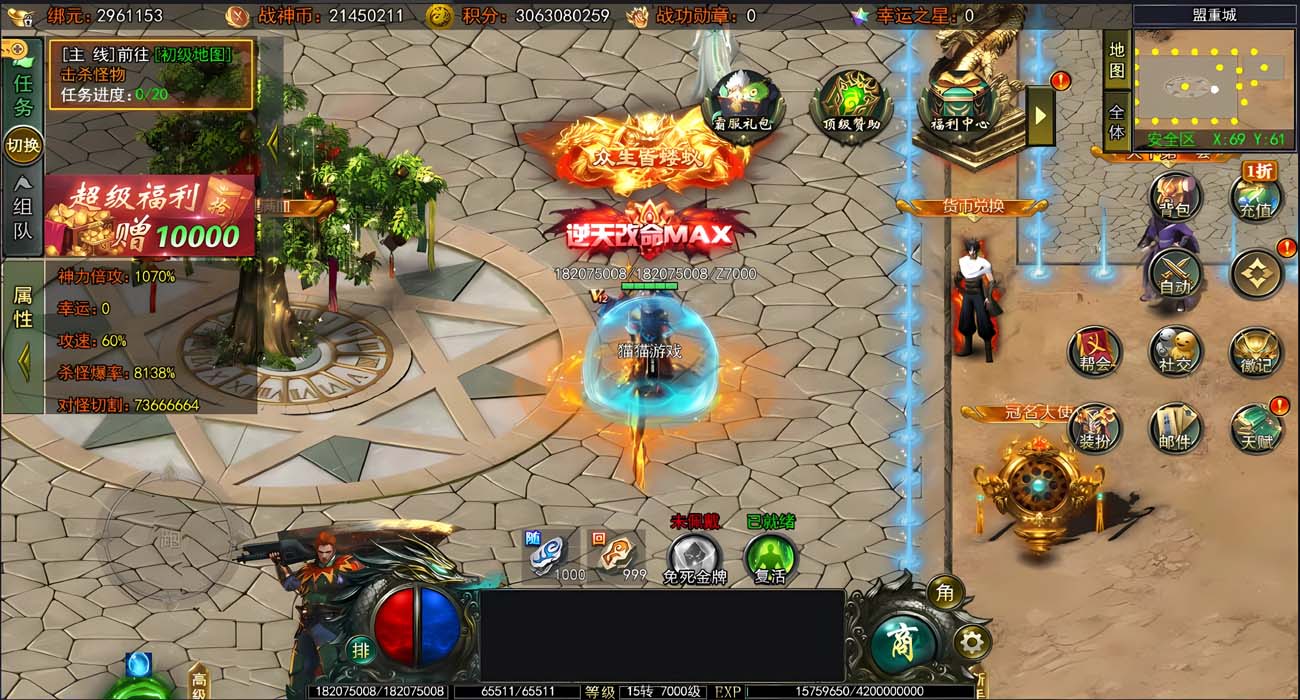
Task: Open the 背包 backpack
Action: coord(1174,196)
